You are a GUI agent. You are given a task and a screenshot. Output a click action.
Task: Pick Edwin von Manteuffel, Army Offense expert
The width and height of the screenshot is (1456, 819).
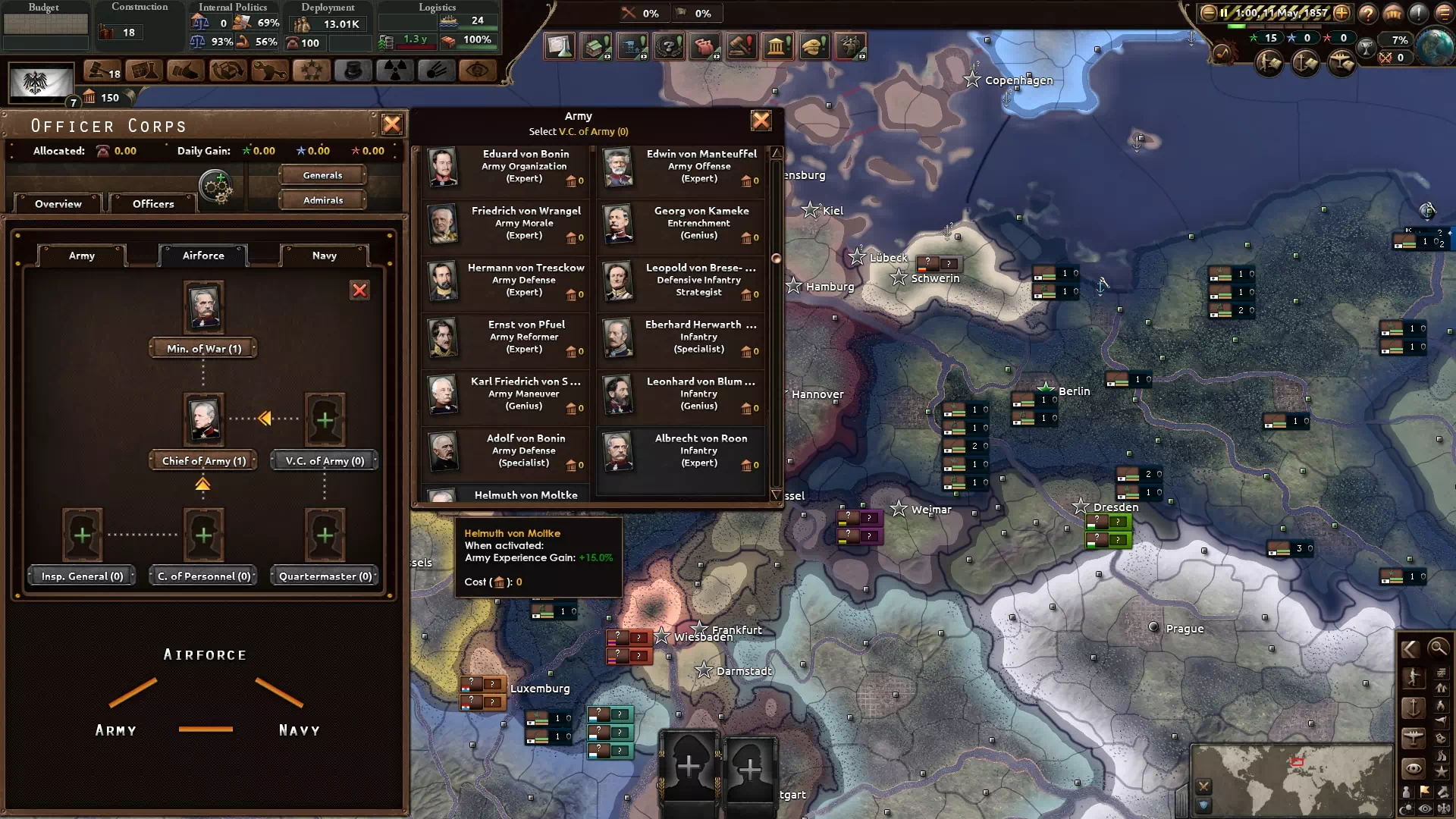[x=681, y=167]
